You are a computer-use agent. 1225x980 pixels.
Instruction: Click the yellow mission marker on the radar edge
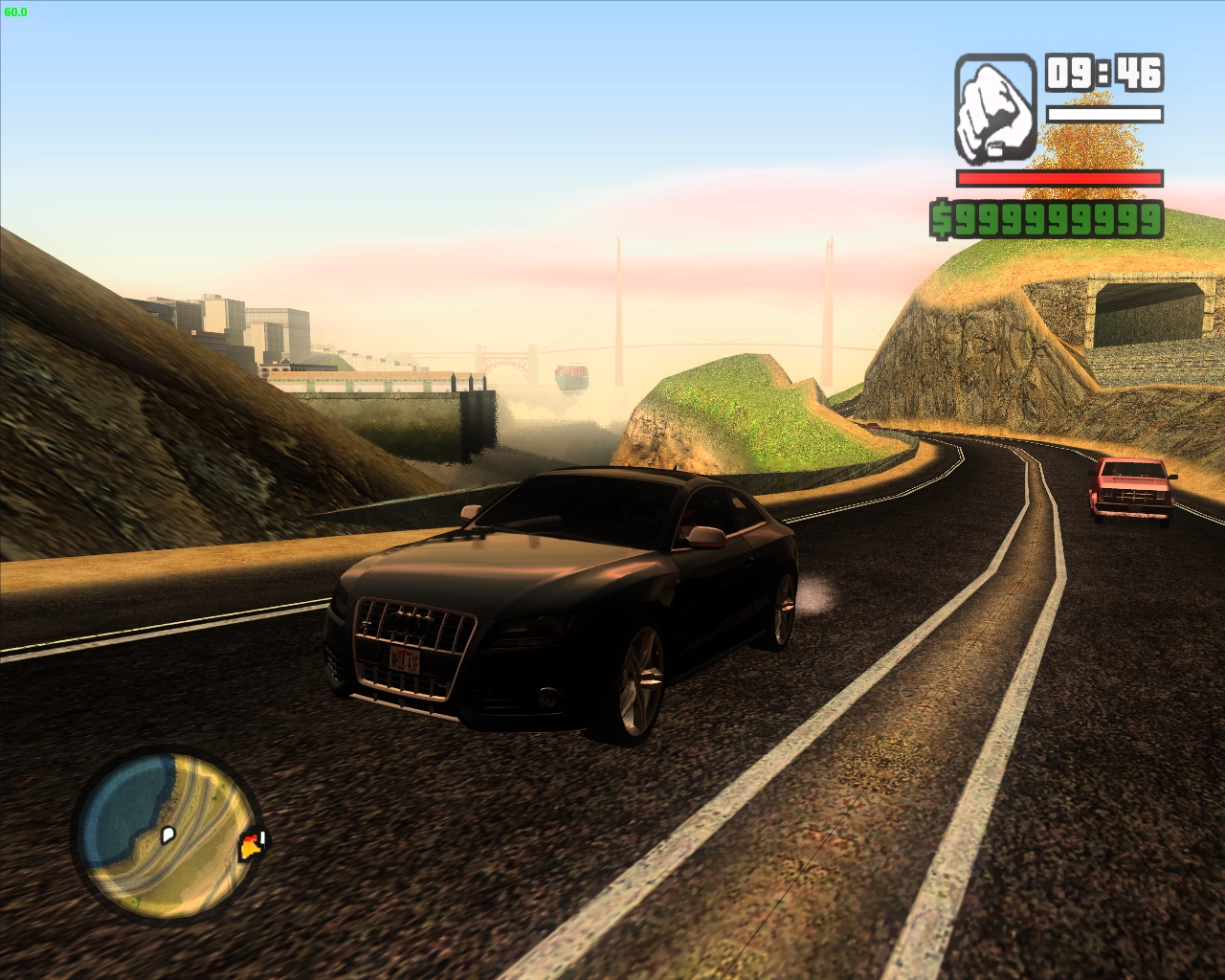point(249,849)
